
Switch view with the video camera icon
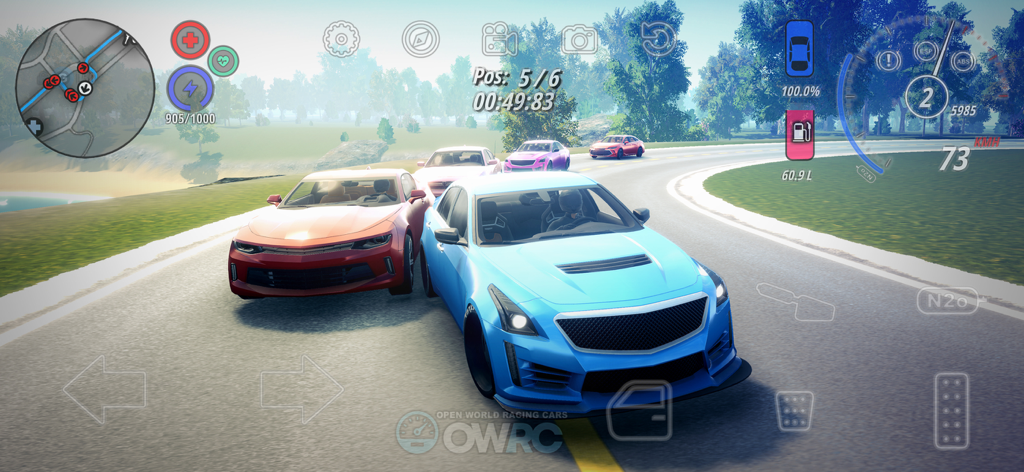pos(499,39)
